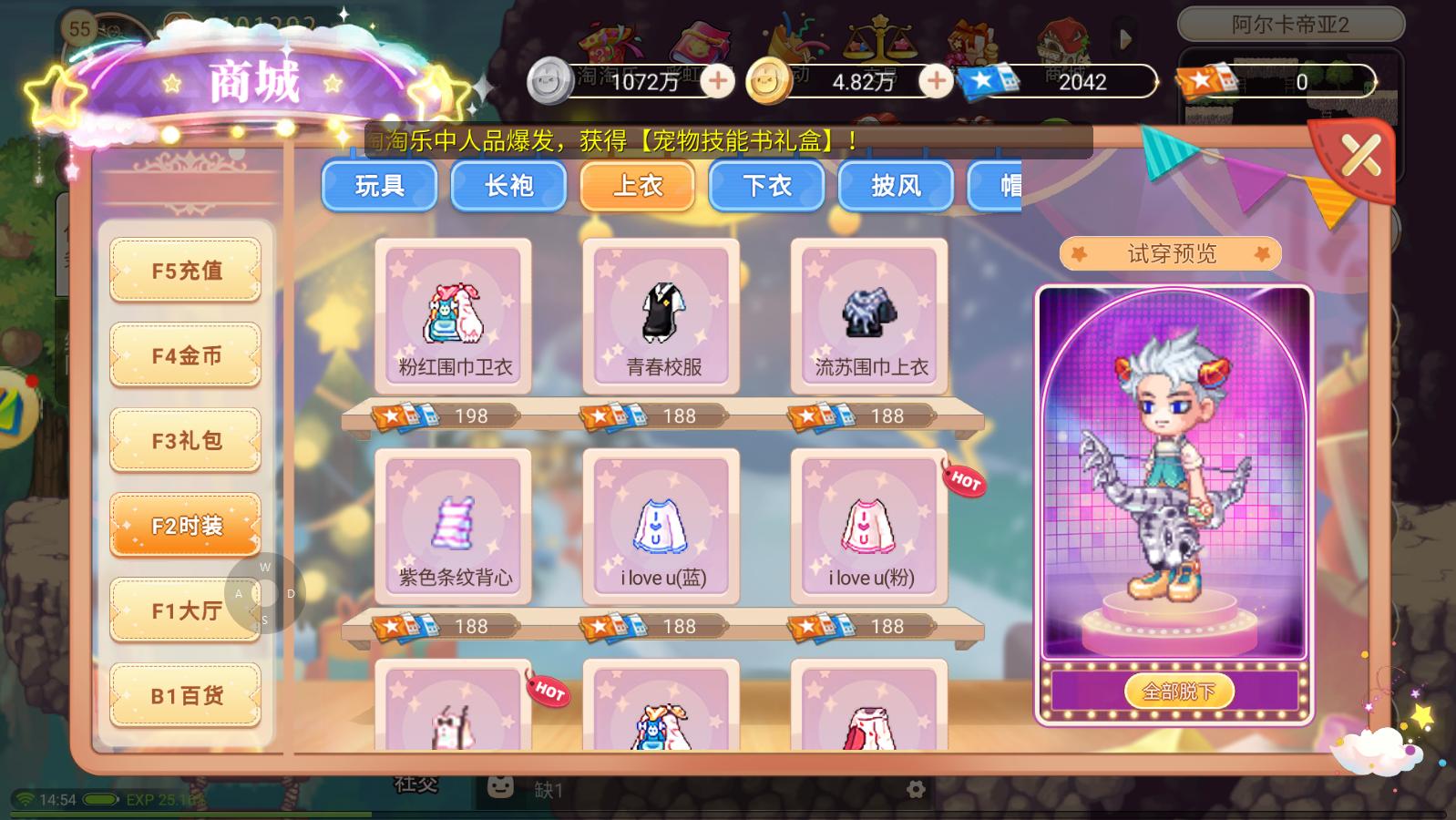Select the F3礼包 floor in the sidebar

pos(185,440)
